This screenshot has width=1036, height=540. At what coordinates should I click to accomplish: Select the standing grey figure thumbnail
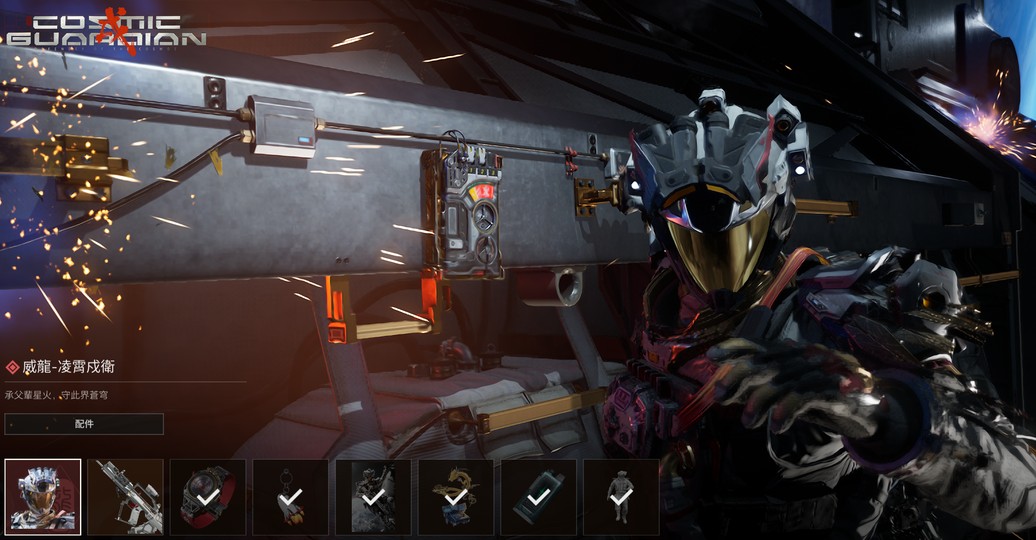coord(620,497)
